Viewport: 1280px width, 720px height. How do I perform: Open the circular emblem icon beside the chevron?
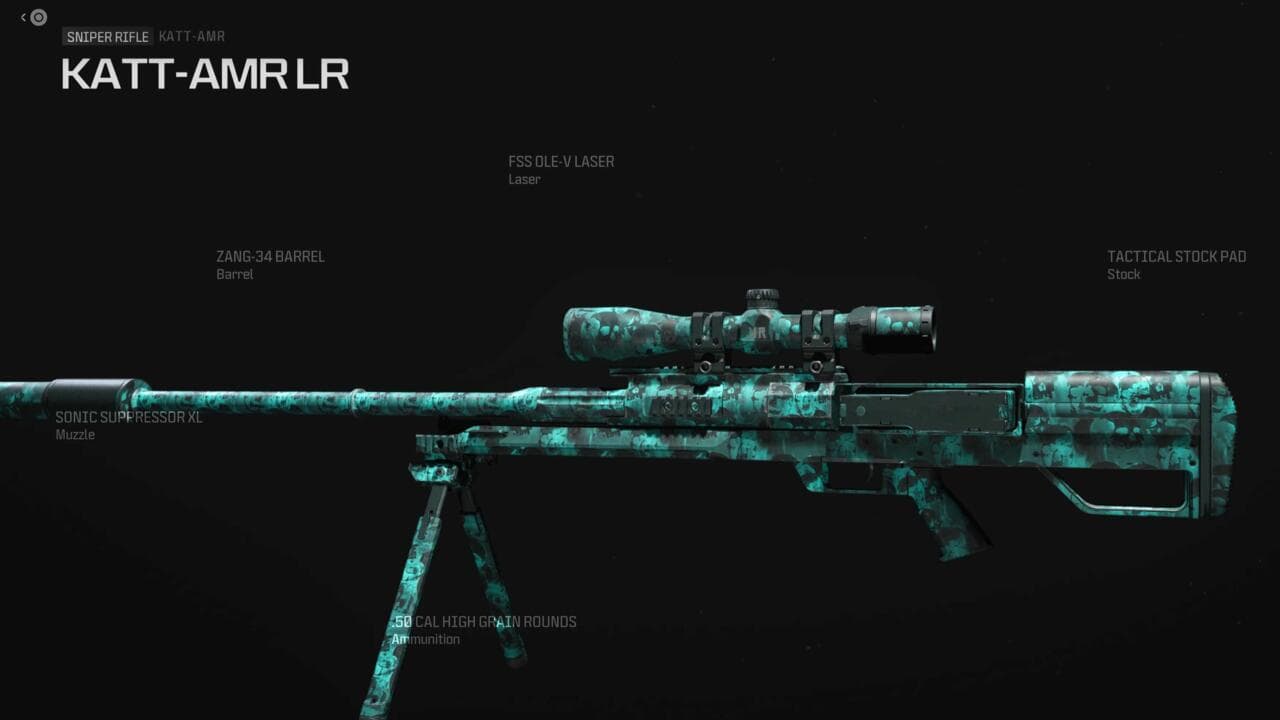pos(38,17)
